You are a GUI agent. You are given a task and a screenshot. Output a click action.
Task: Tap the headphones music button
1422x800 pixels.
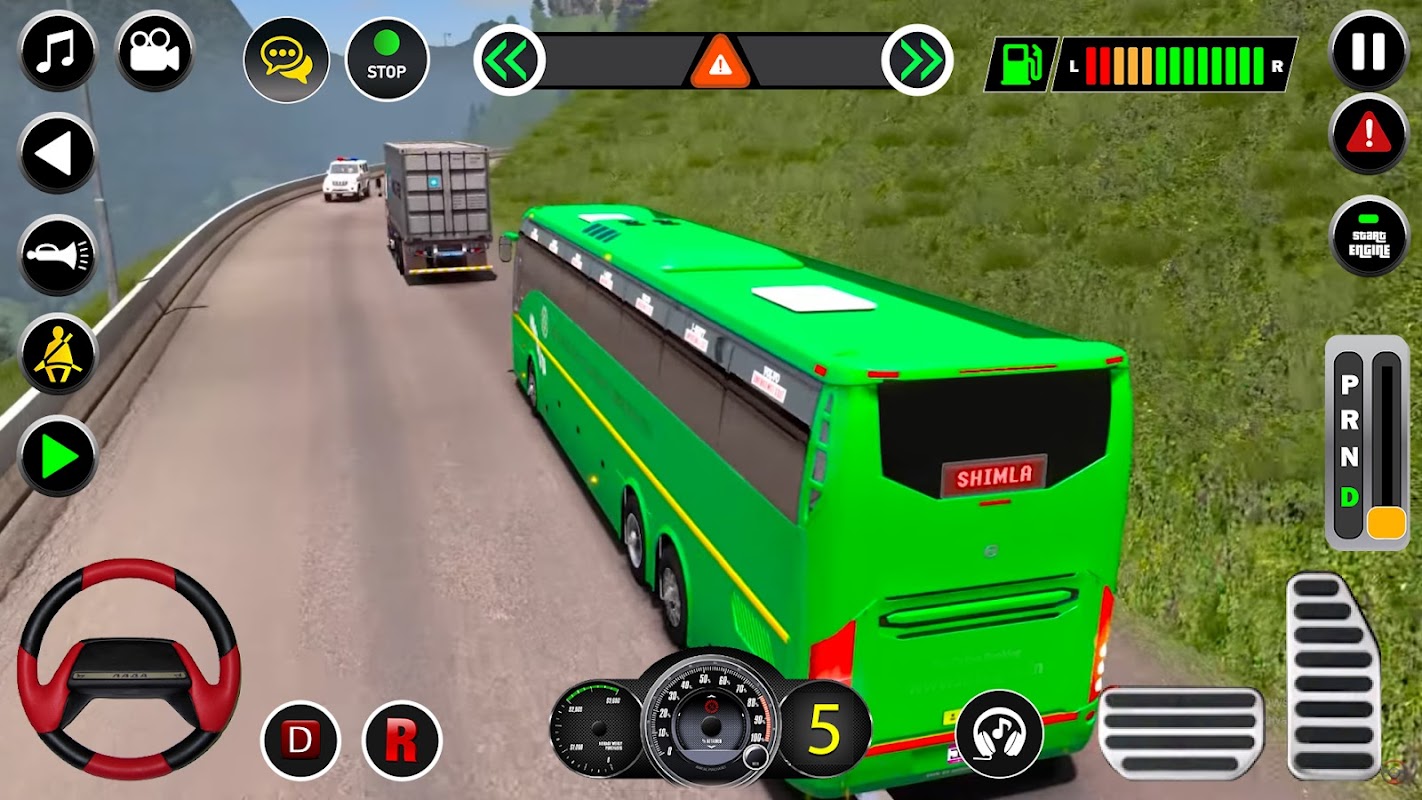click(999, 735)
